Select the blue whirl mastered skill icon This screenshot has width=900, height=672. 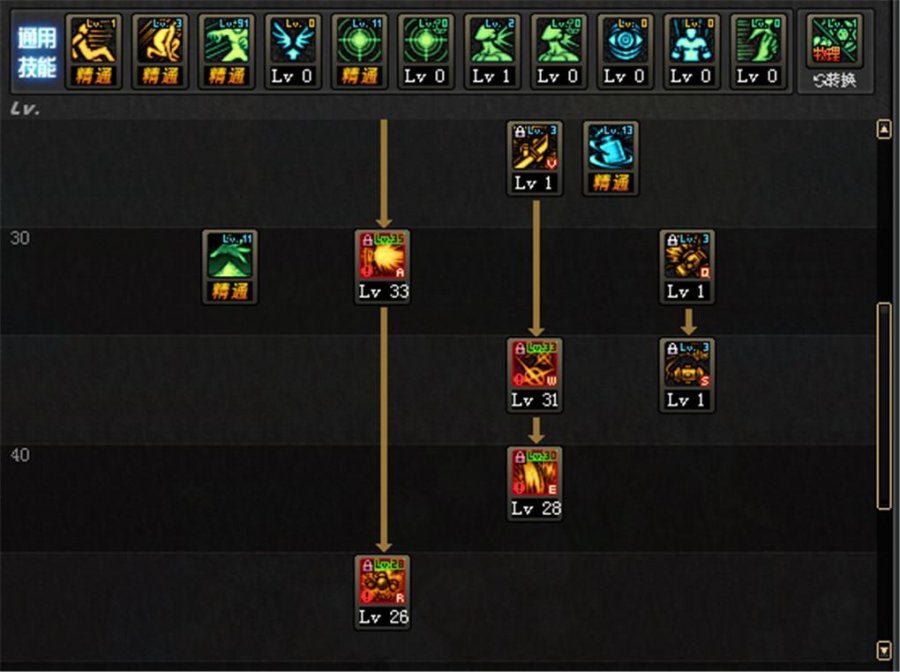pos(611,149)
